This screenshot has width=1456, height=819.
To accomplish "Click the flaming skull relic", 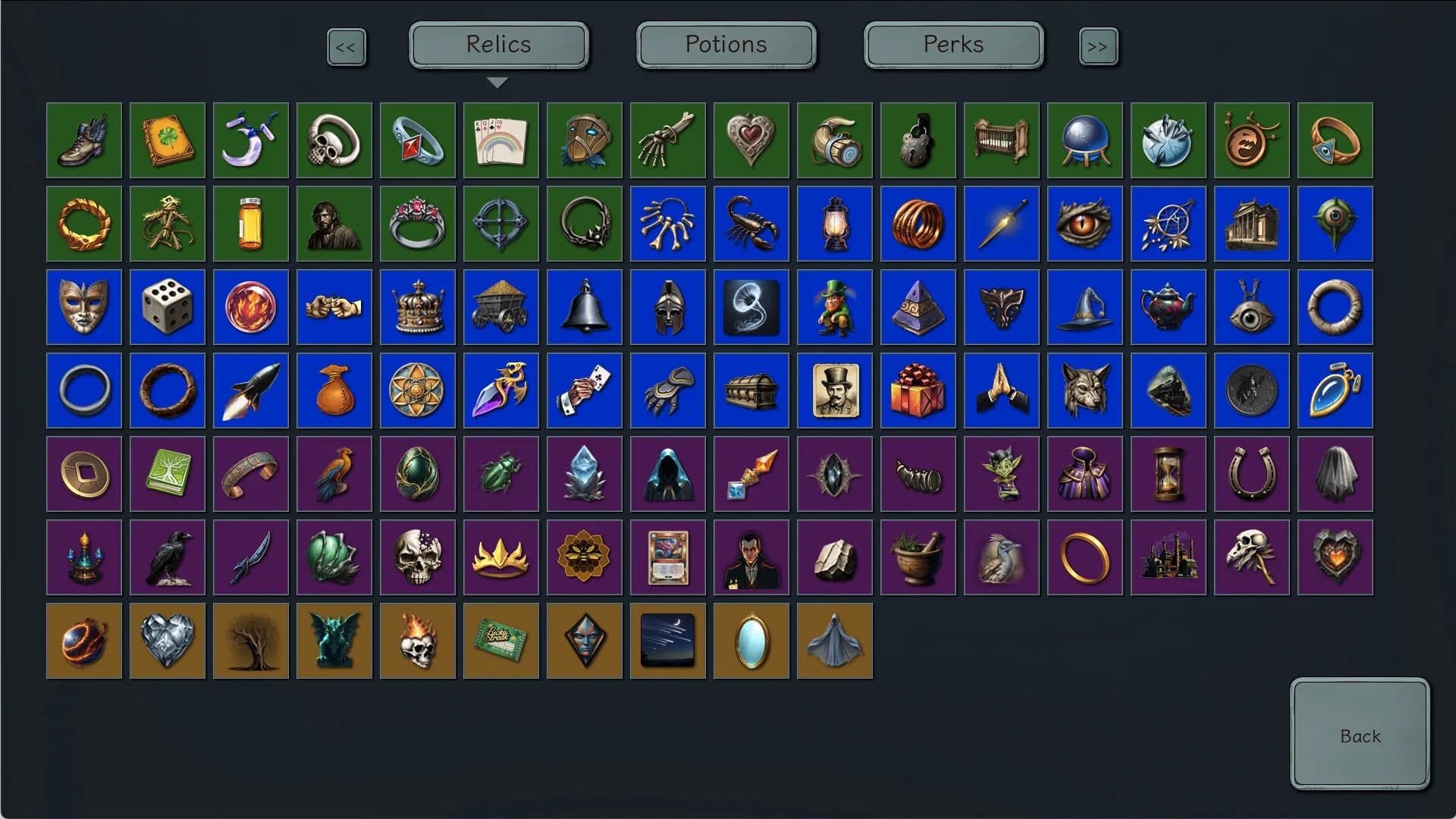I will tap(417, 641).
